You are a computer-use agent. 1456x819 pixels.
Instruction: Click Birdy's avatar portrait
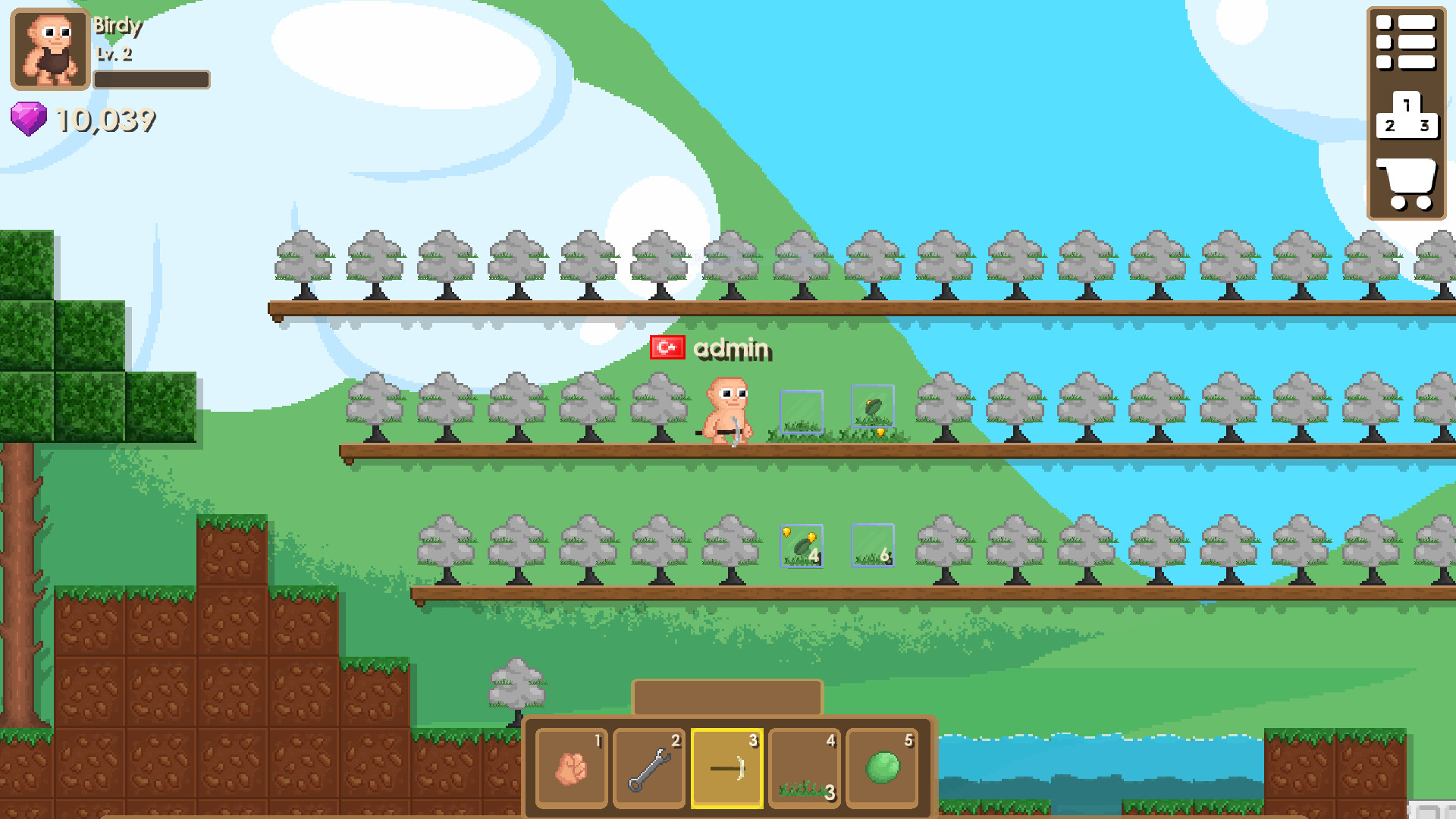point(48,48)
